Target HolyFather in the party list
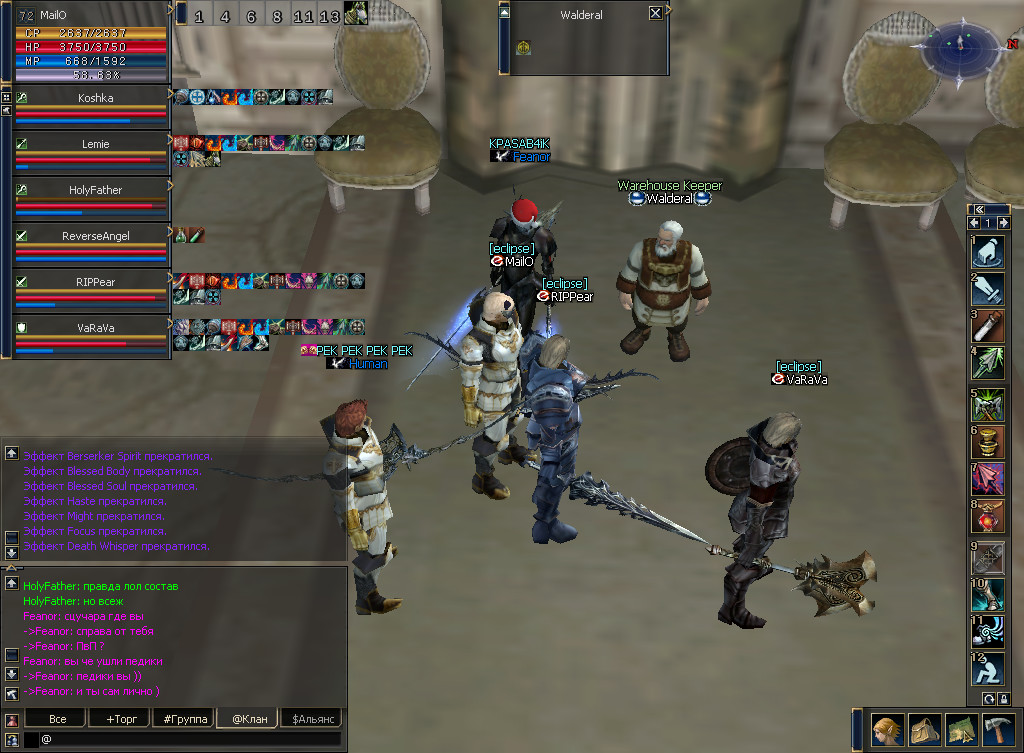The image size is (1024, 753). click(95, 190)
